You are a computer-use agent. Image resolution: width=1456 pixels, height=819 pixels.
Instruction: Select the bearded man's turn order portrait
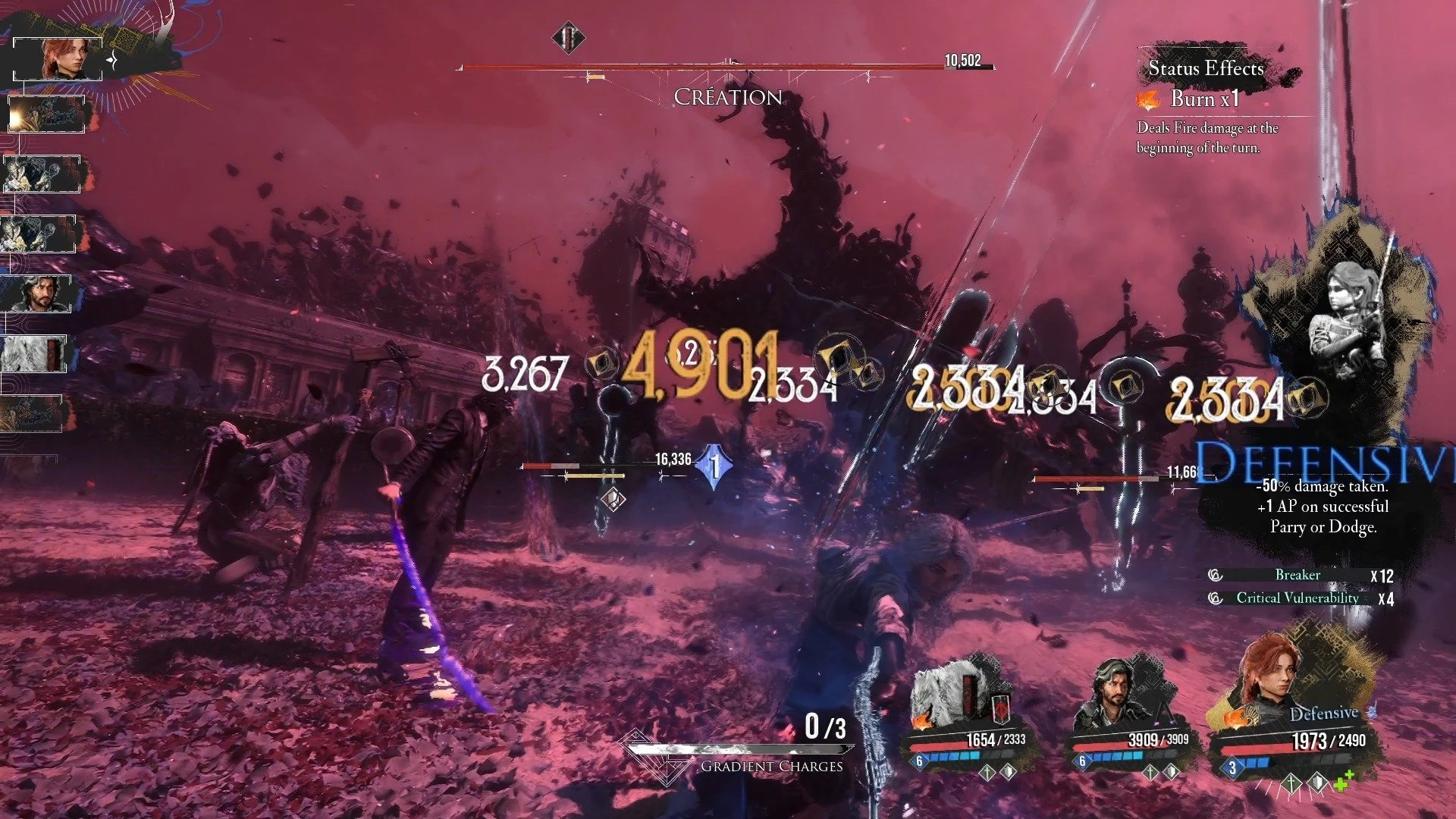tap(36, 294)
